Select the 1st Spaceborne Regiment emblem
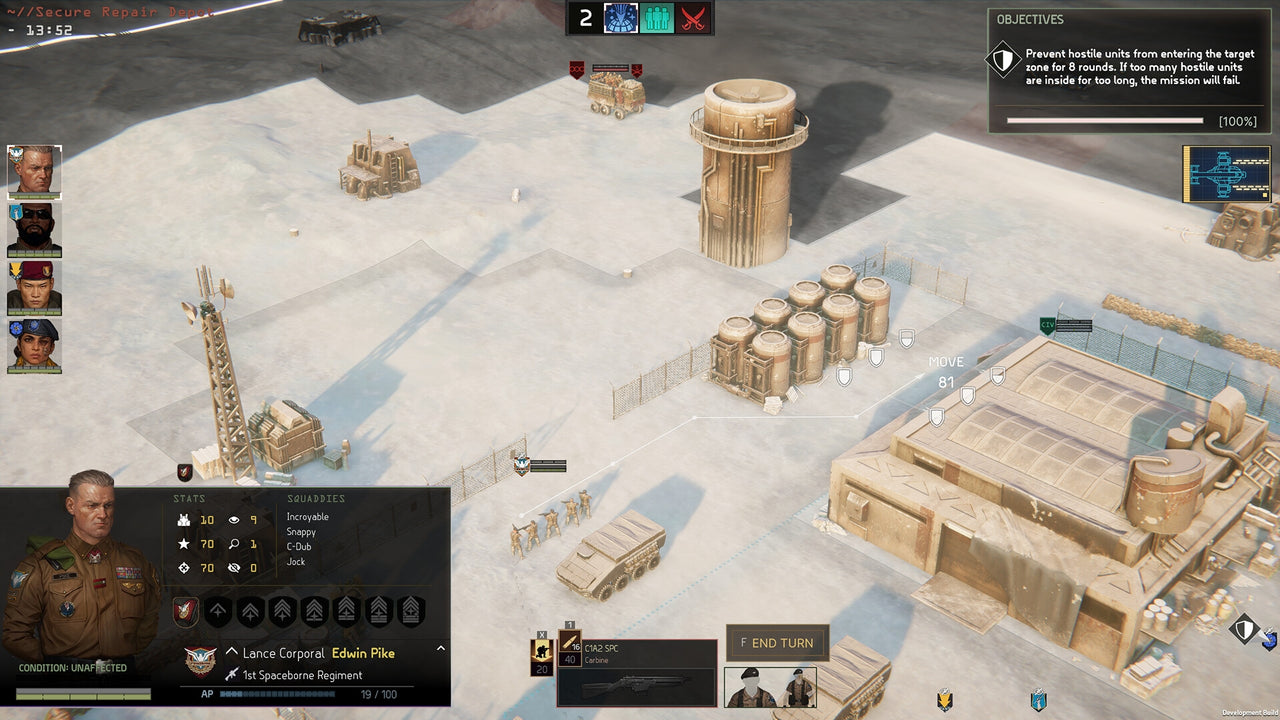Viewport: 1280px width, 720px height. pyautogui.click(x=198, y=661)
